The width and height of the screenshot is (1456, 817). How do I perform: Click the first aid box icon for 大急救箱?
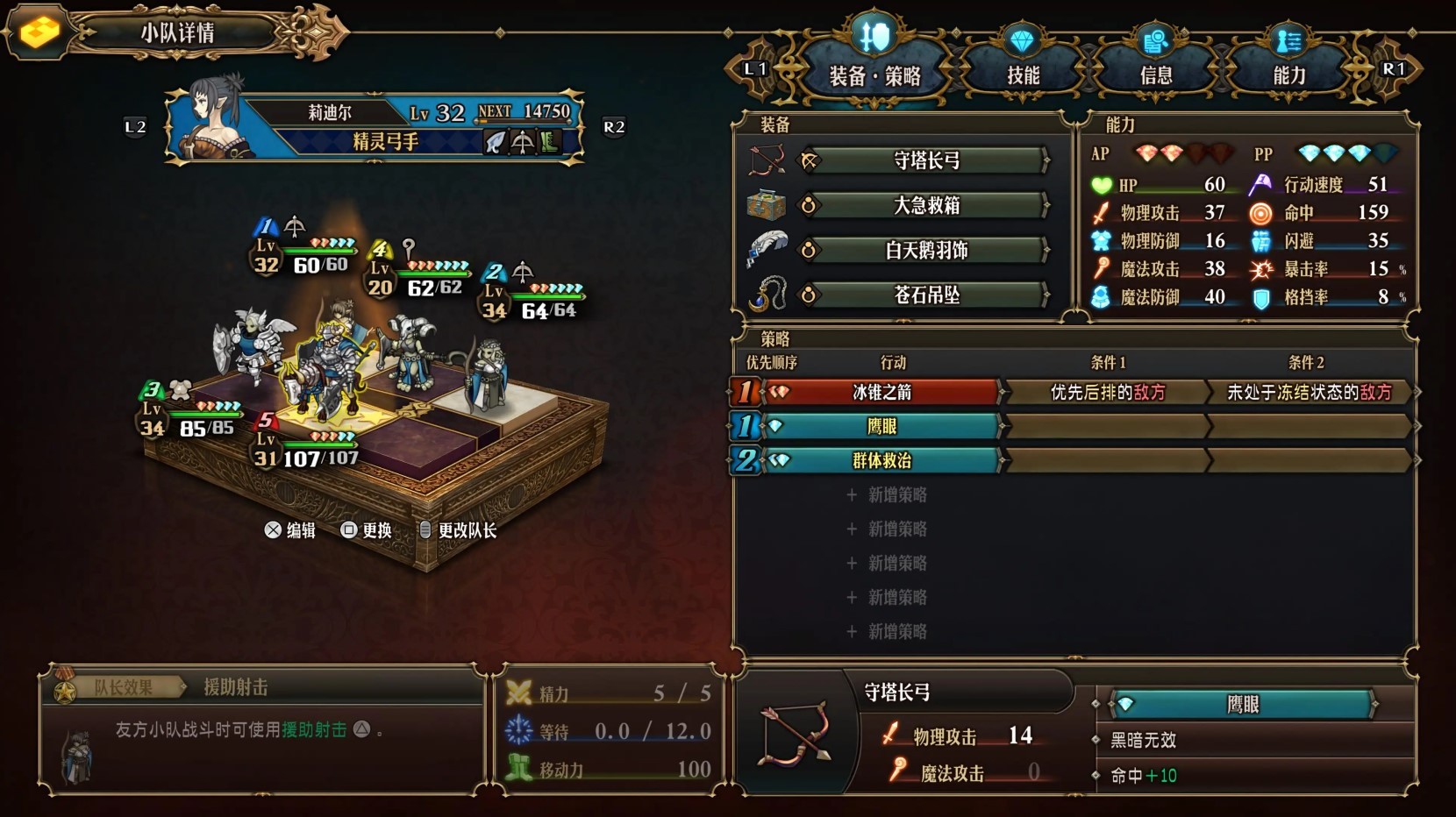coord(768,204)
